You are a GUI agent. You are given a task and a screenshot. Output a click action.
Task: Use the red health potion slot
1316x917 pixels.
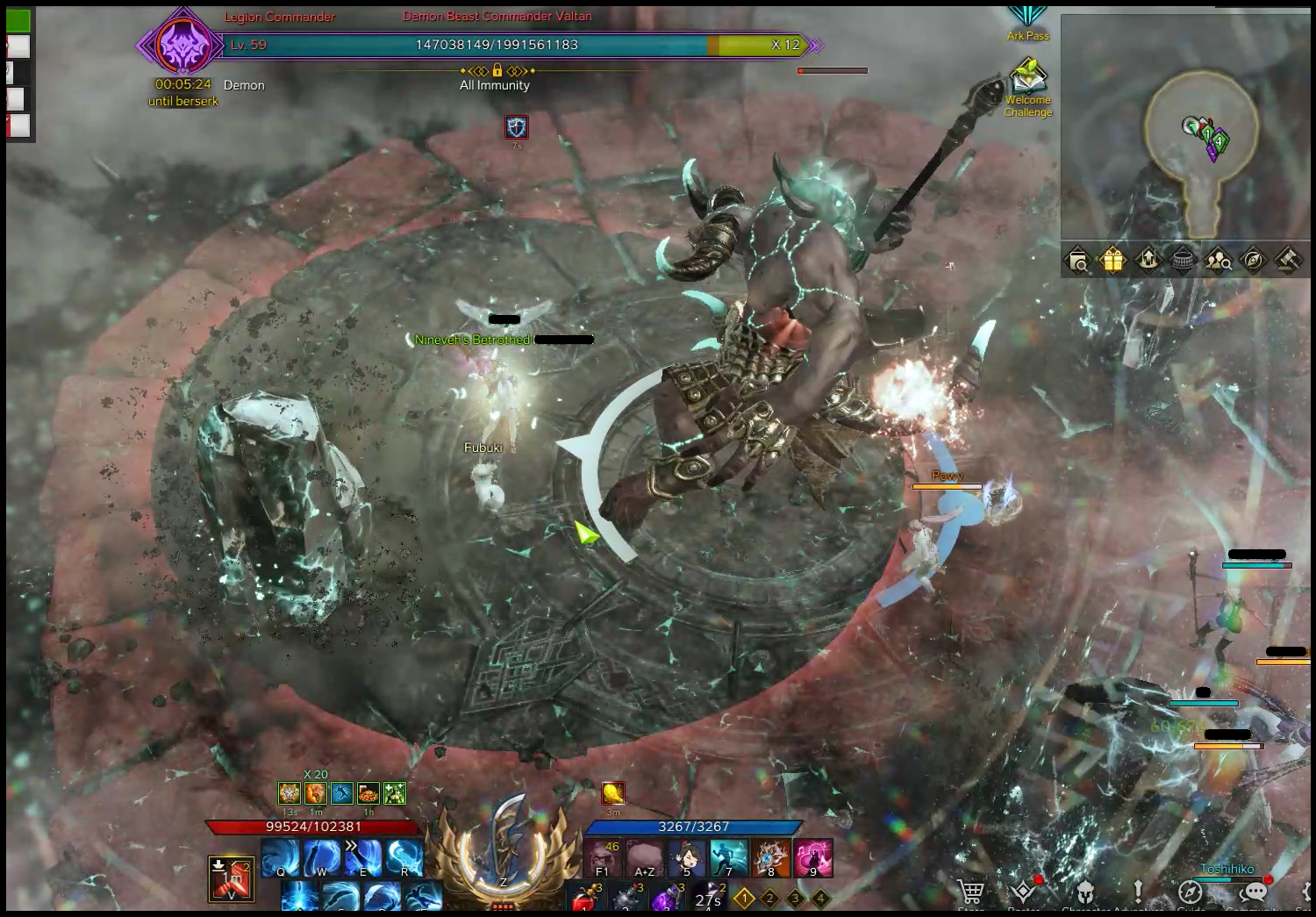(x=585, y=899)
